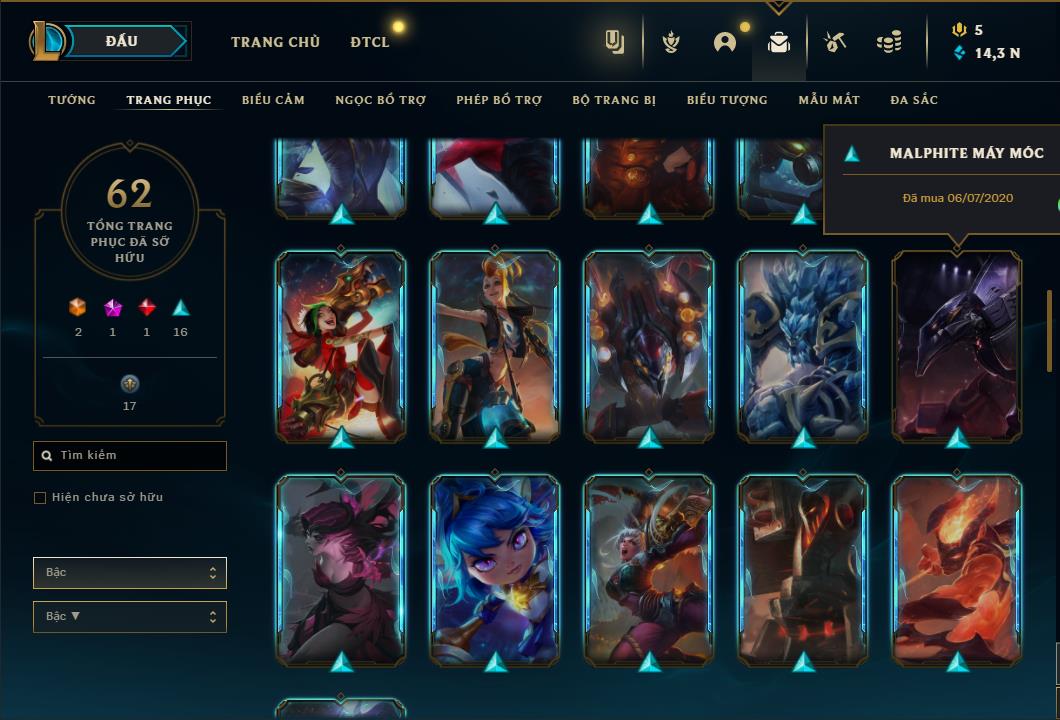The height and width of the screenshot is (720, 1060).
Task: Open the crafting hammer icon
Action: point(835,42)
